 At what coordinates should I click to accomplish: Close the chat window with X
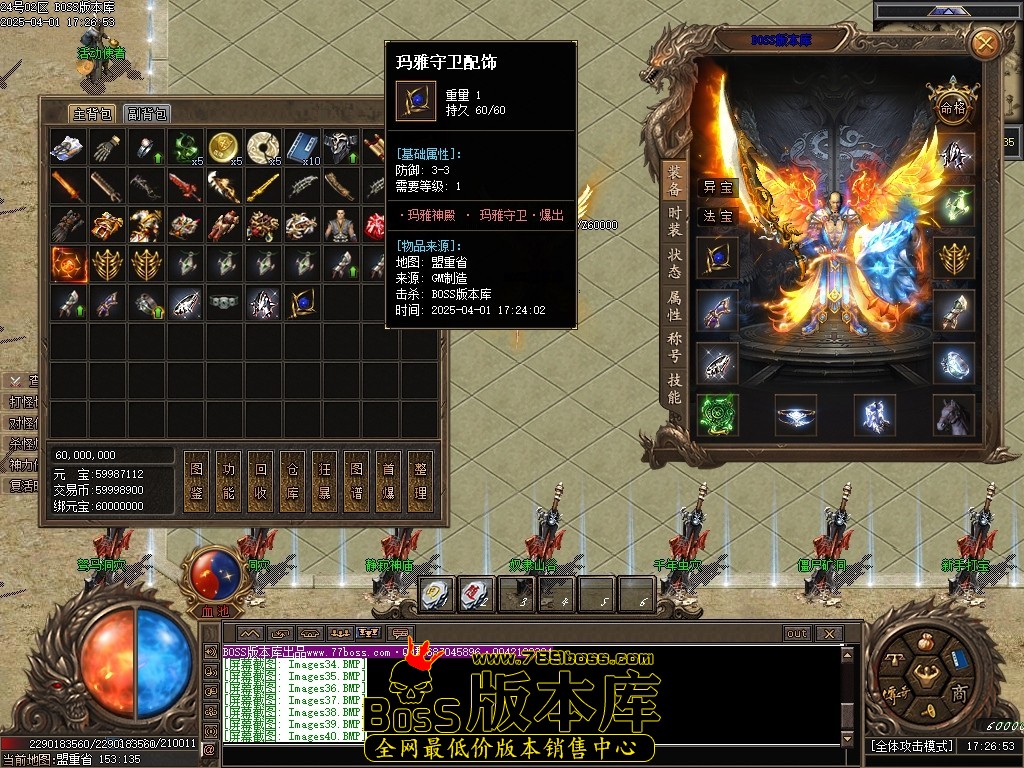pyautogui.click(x=828, y=633)
